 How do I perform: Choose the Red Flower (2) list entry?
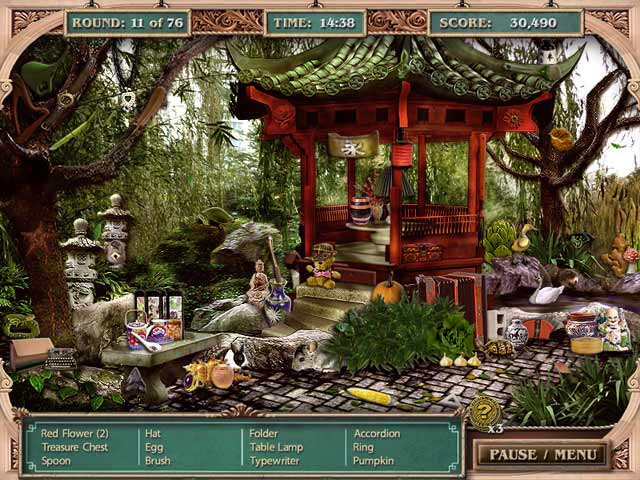click(x=75, y=433)
